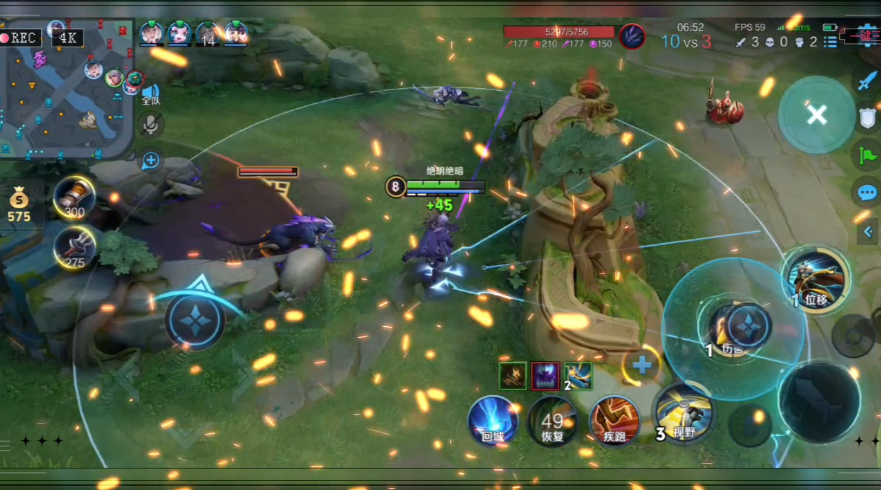Viewport: 881px width, 490px height.
Task: Toggle the microphone mute button
Action: [x=151, y=124]
